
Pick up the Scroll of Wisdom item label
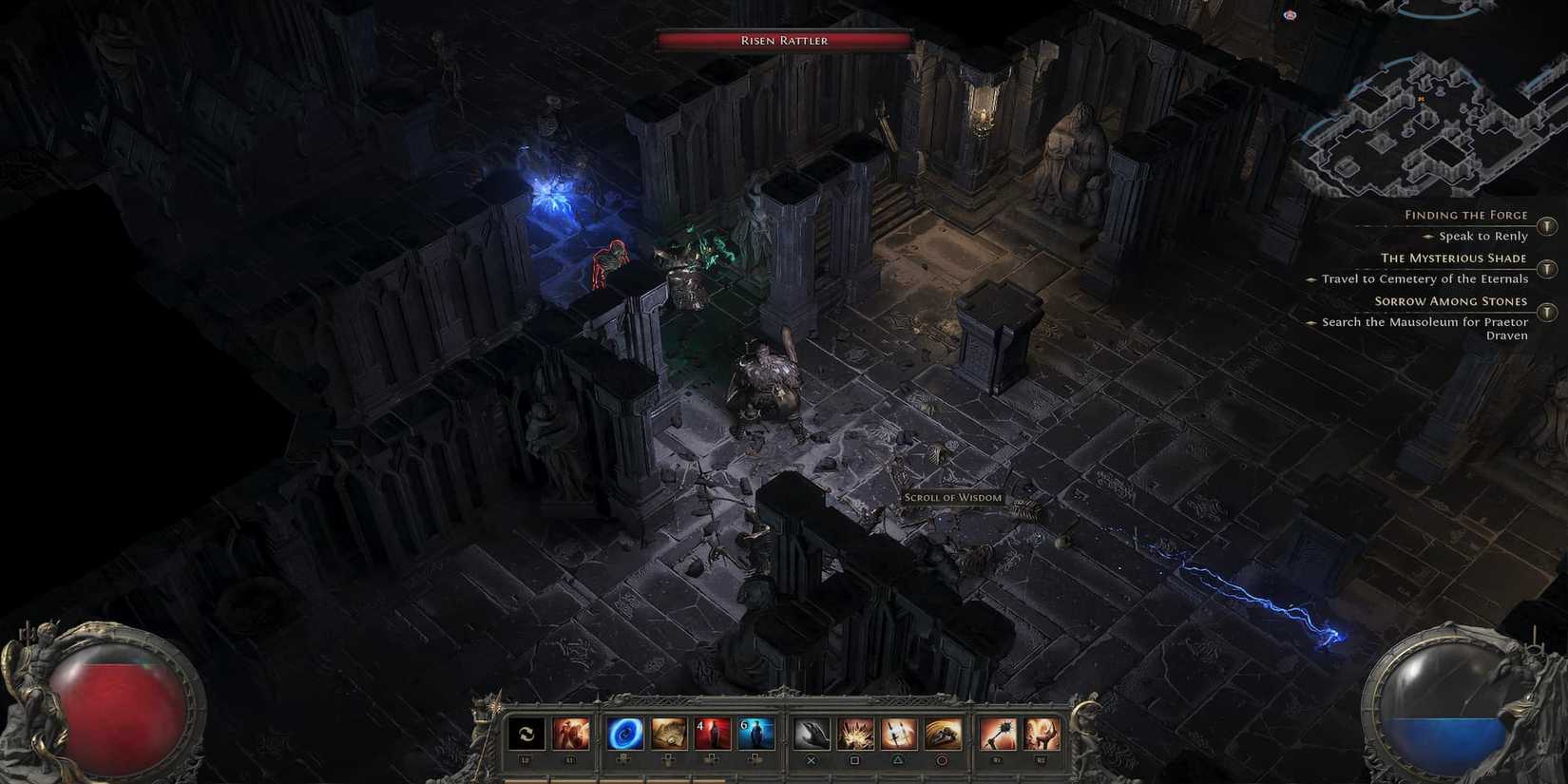click(953, 497)
